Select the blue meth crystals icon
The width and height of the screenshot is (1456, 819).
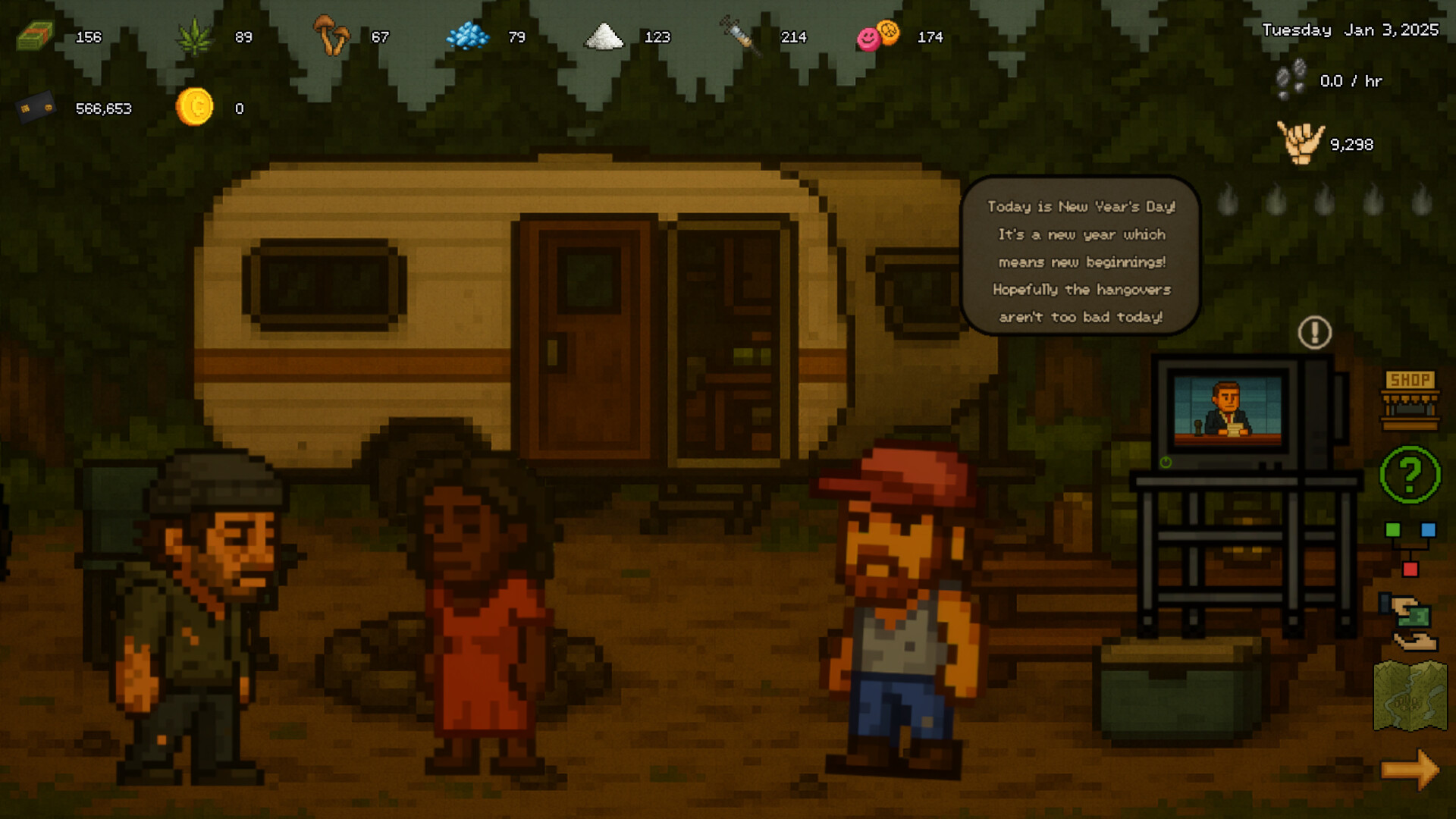pyautogui.click(x=468, y=36)
